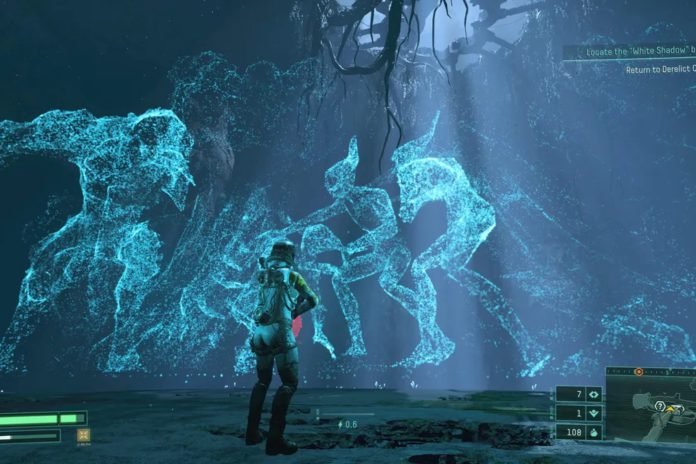Click the flask-shaped resource icon
Image resolution: width=696 pixels, height=464 pixels.
592,433
